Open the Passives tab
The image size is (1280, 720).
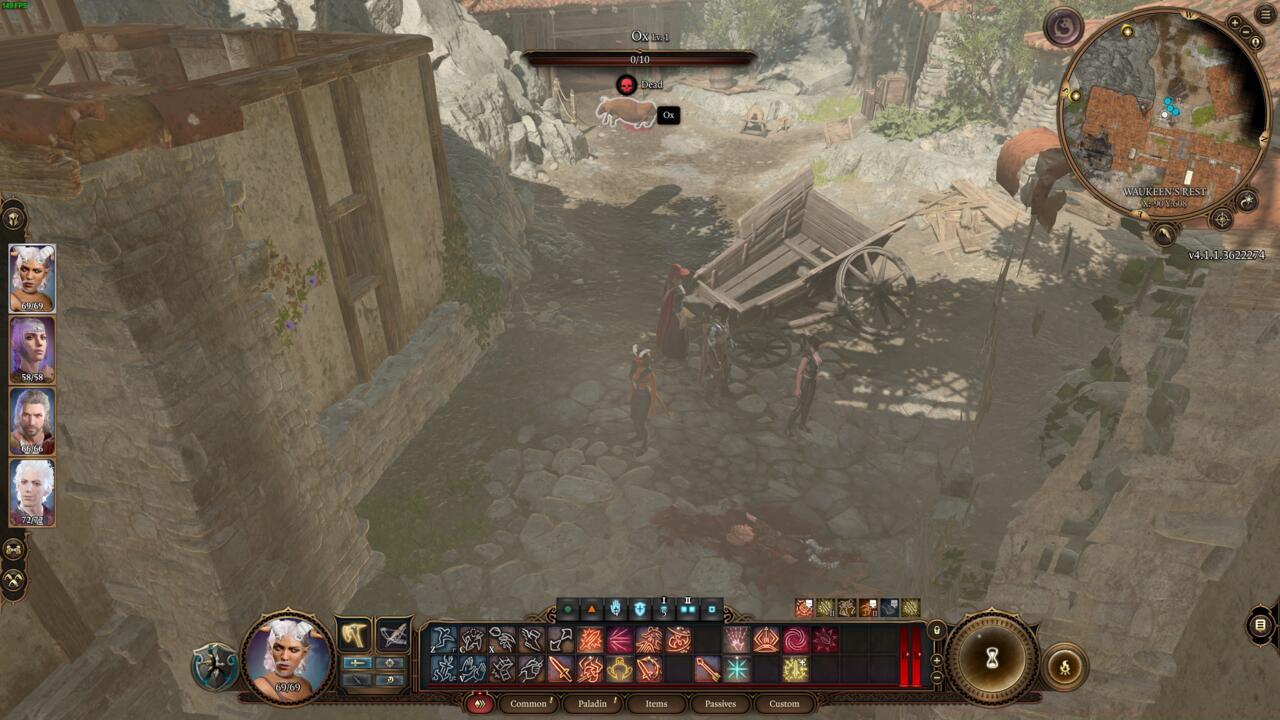(x=718, y=703)
